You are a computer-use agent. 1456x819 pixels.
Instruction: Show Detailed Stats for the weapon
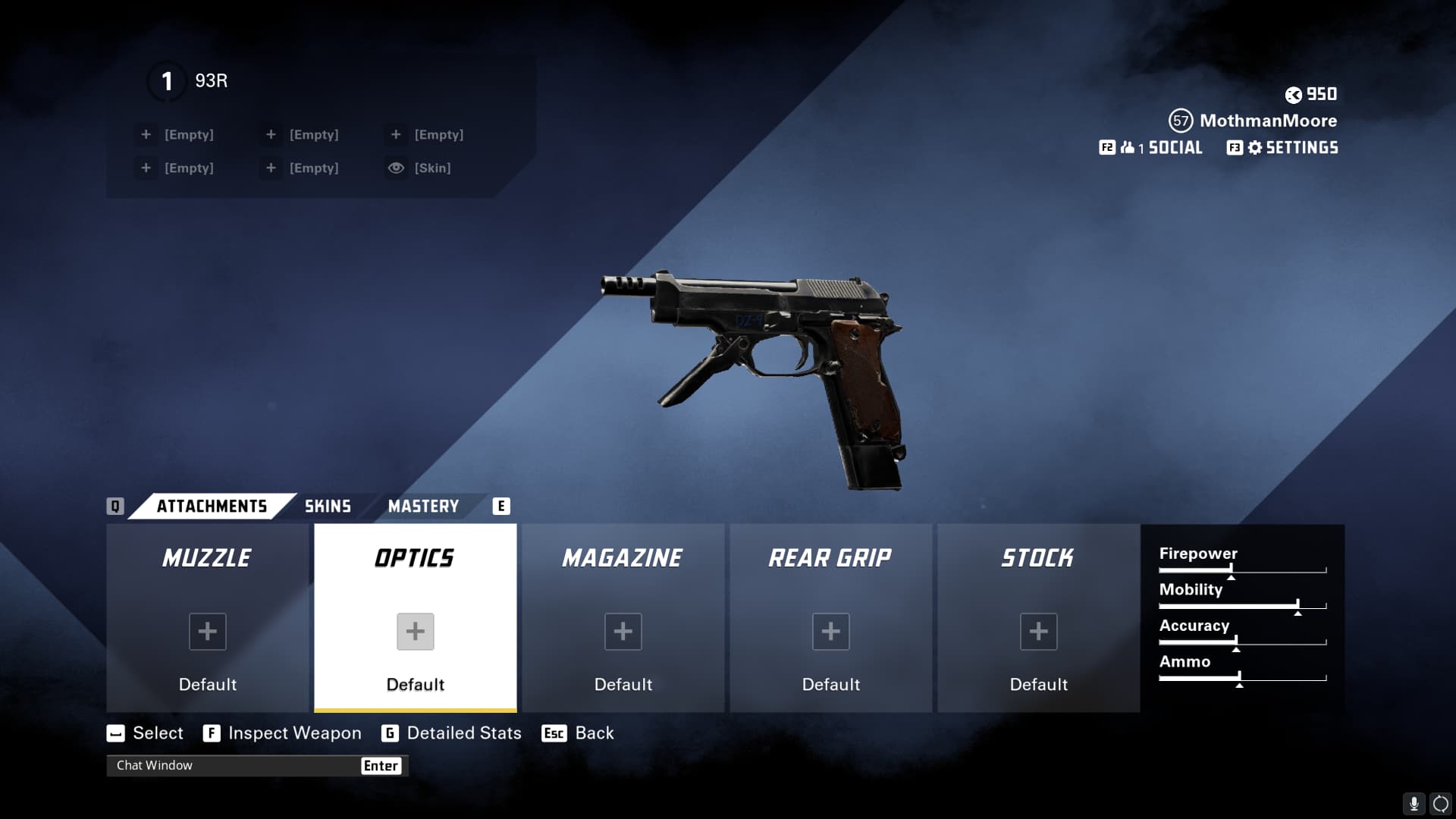452,733
